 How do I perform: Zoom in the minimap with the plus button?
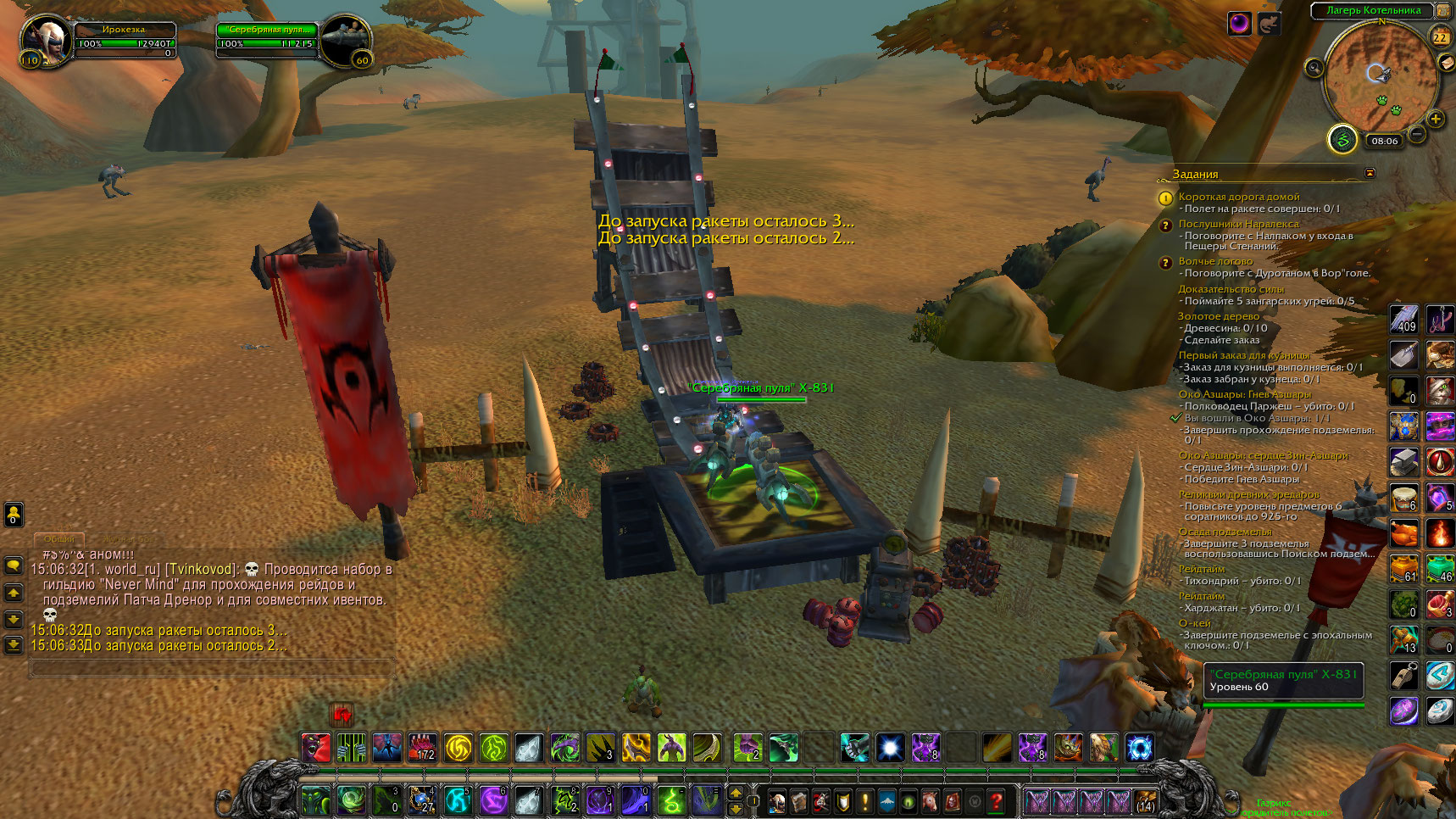(1436, 119)
